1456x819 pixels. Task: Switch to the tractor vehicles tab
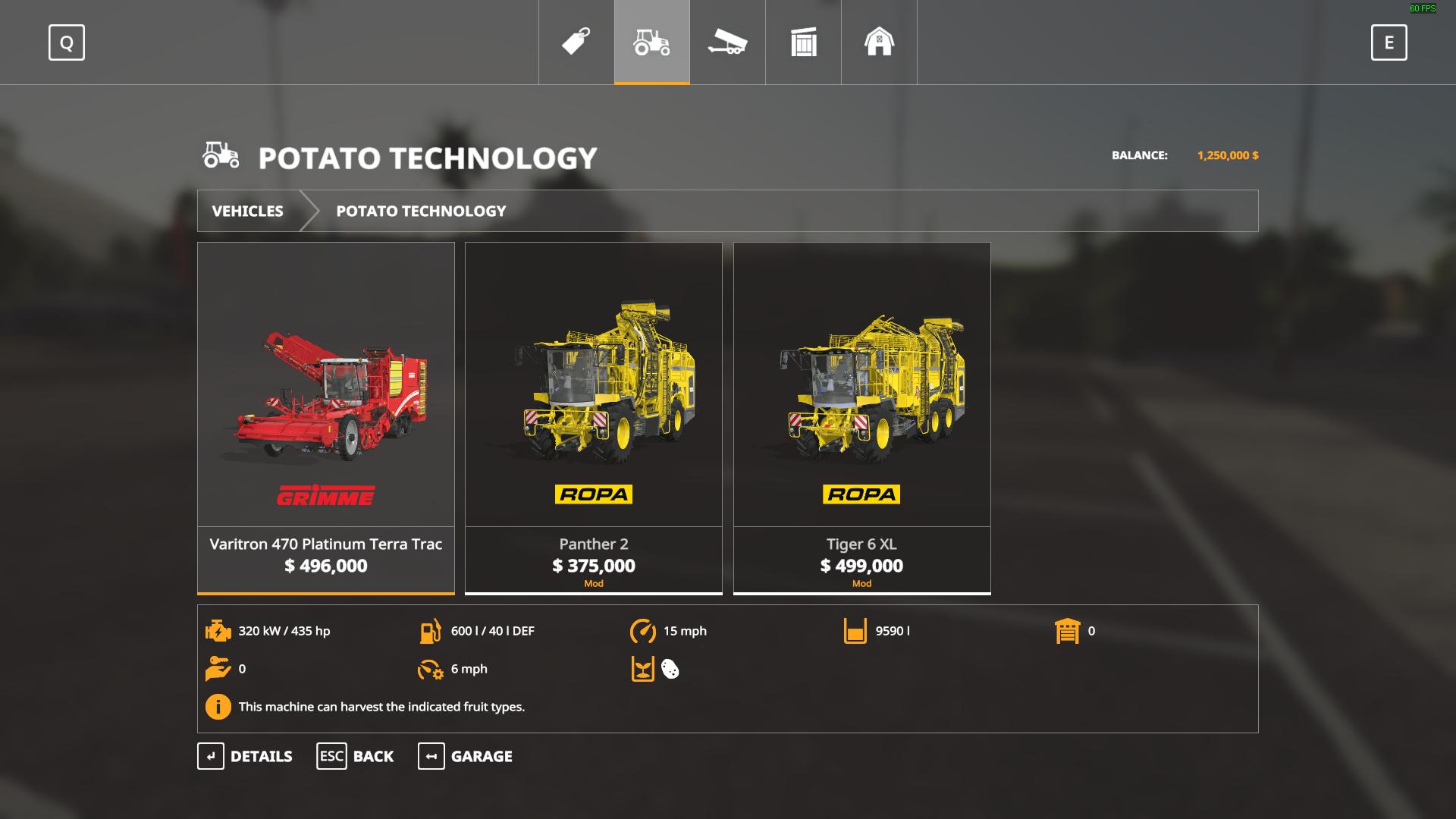pos(652,42)
